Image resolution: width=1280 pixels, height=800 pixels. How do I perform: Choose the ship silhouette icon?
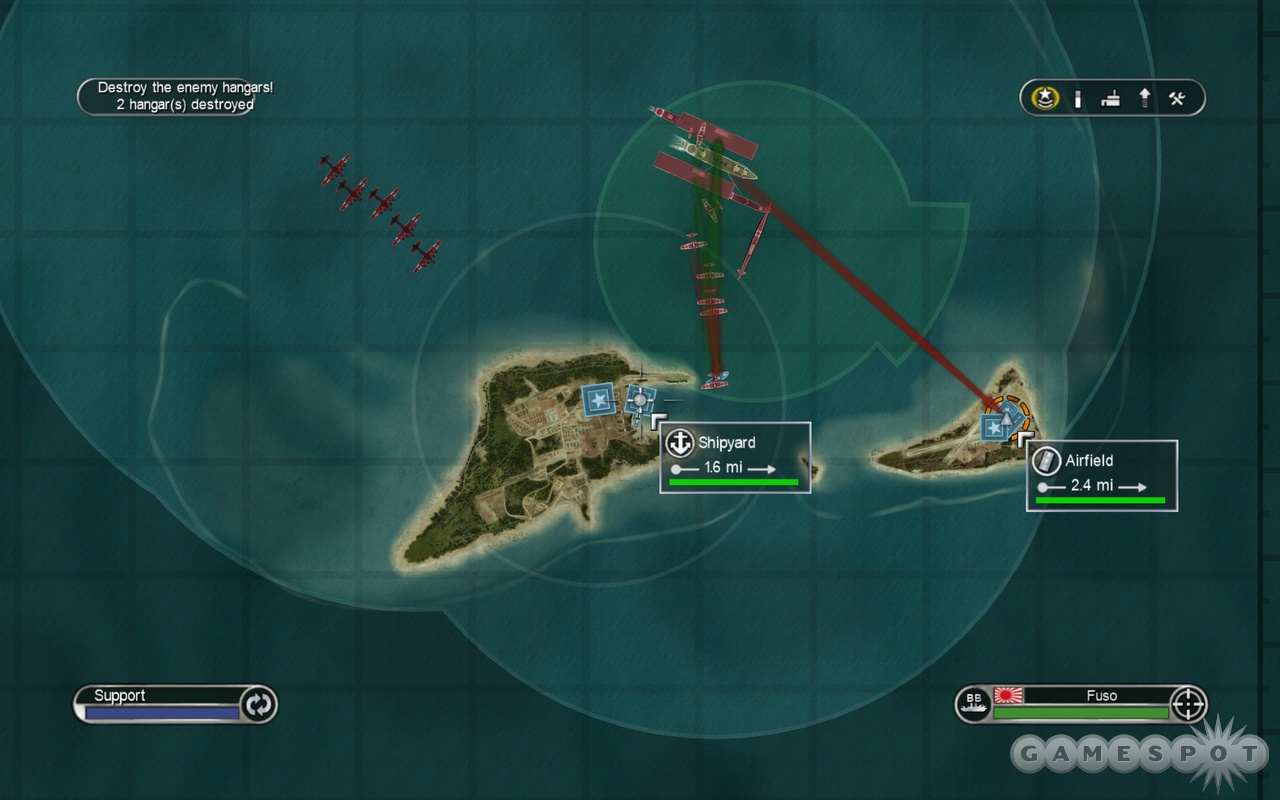[x=1110, y=98]
